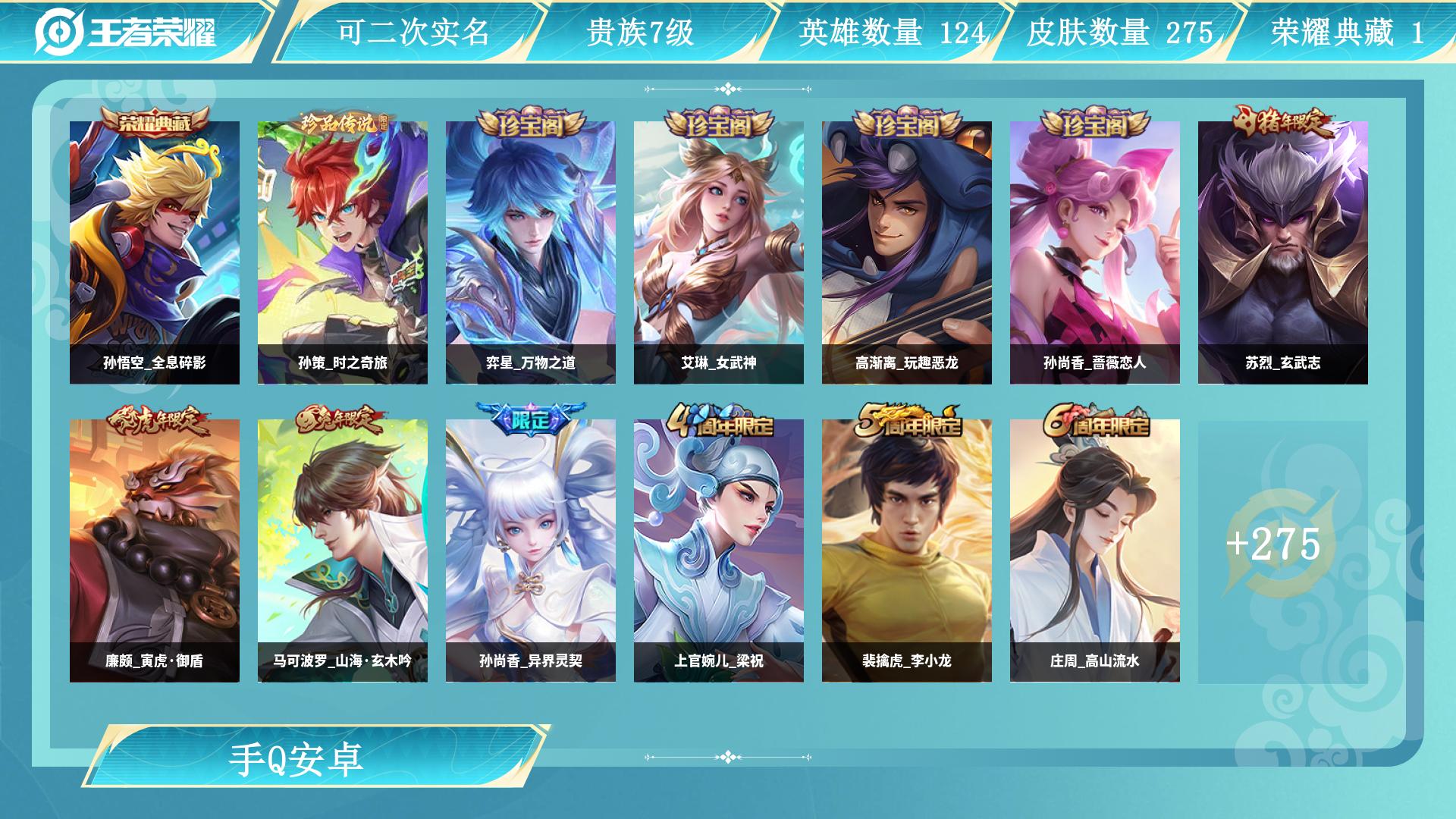Viewport: 1456px width, 819px height.
Task: Switch to the 荣耀典藏 header tab
Action: click(x=1347, y=32)
